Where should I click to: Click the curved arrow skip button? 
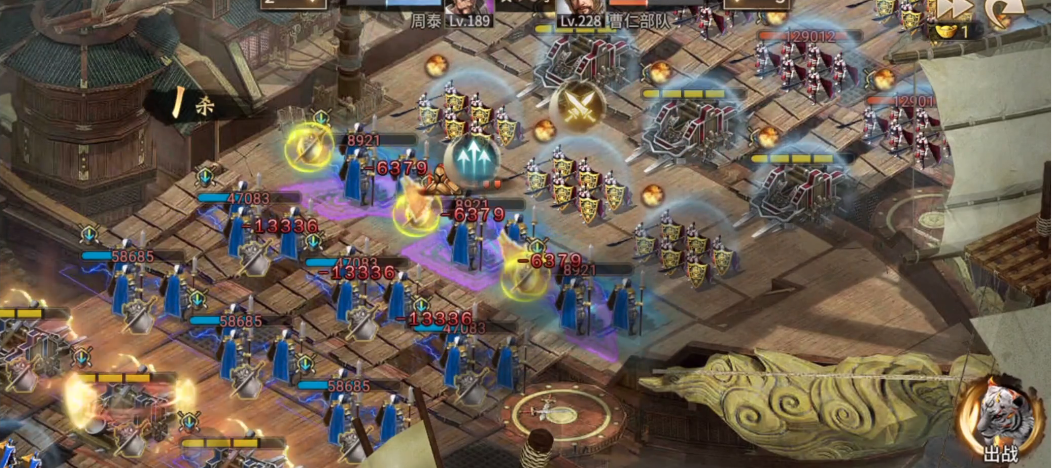coord(1002,10)
